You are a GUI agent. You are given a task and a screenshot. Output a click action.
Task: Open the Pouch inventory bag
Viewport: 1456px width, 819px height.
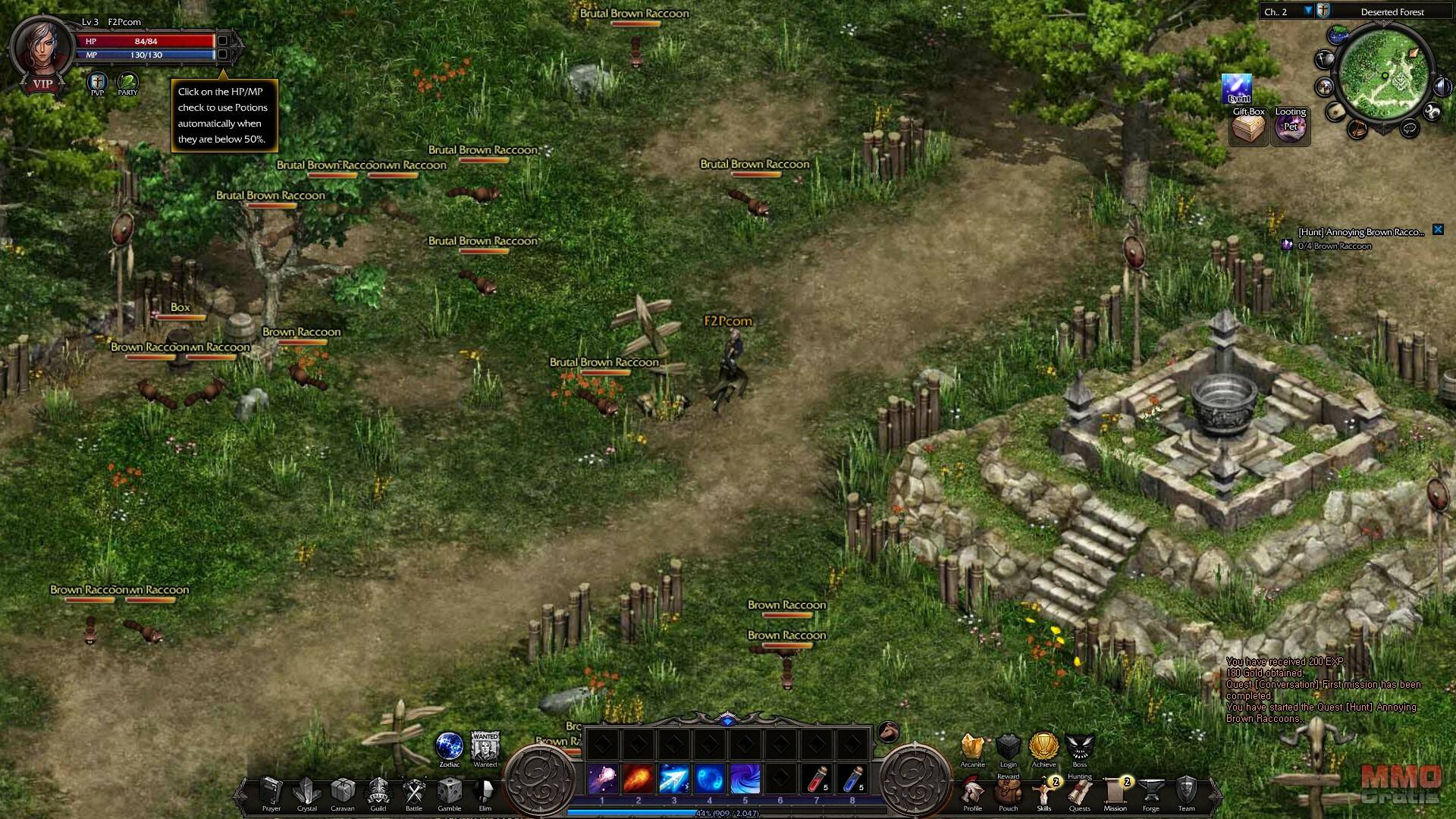[1008, 792]
